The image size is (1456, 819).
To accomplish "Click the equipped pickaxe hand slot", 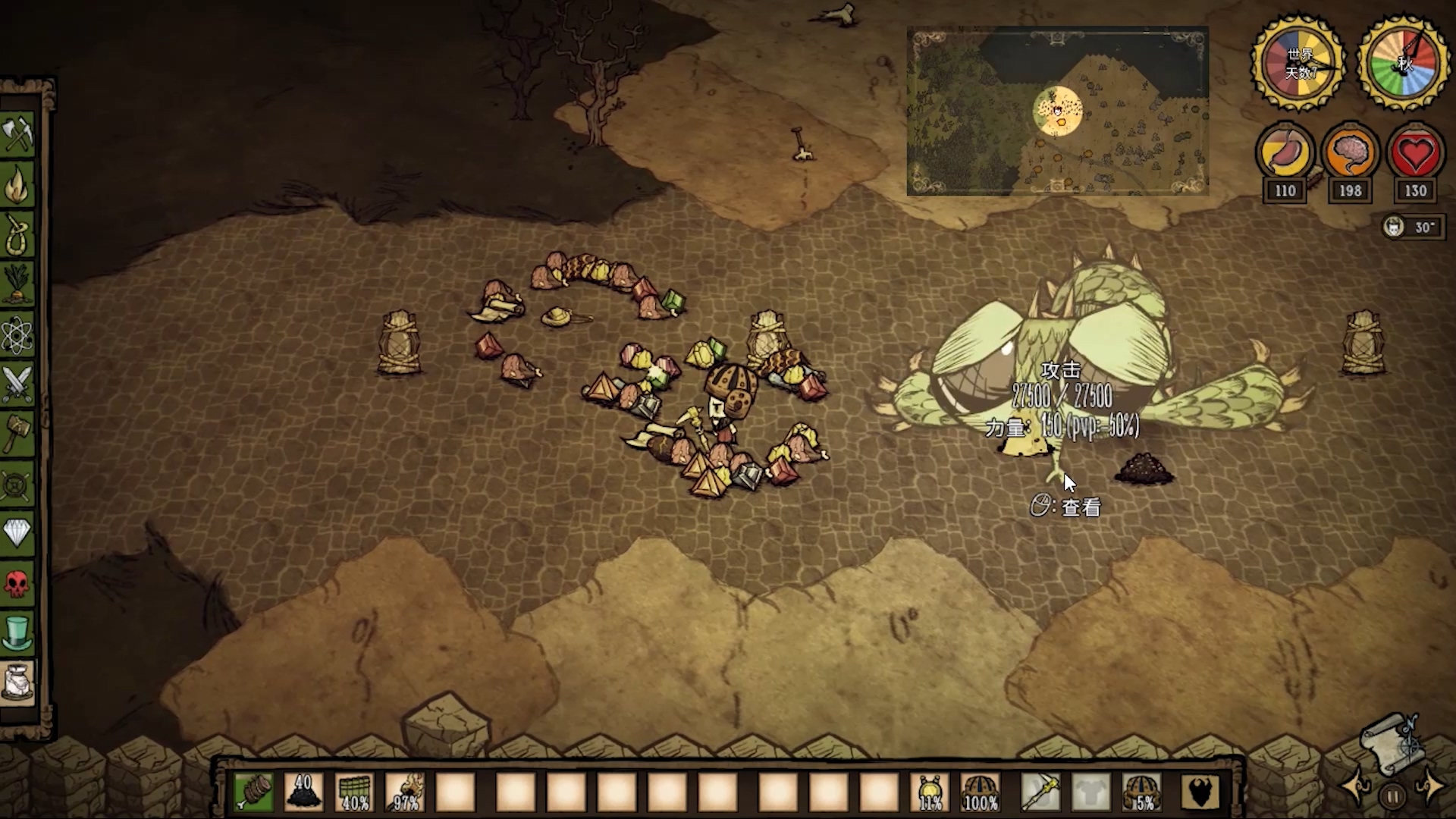I will click(1040, 792).
